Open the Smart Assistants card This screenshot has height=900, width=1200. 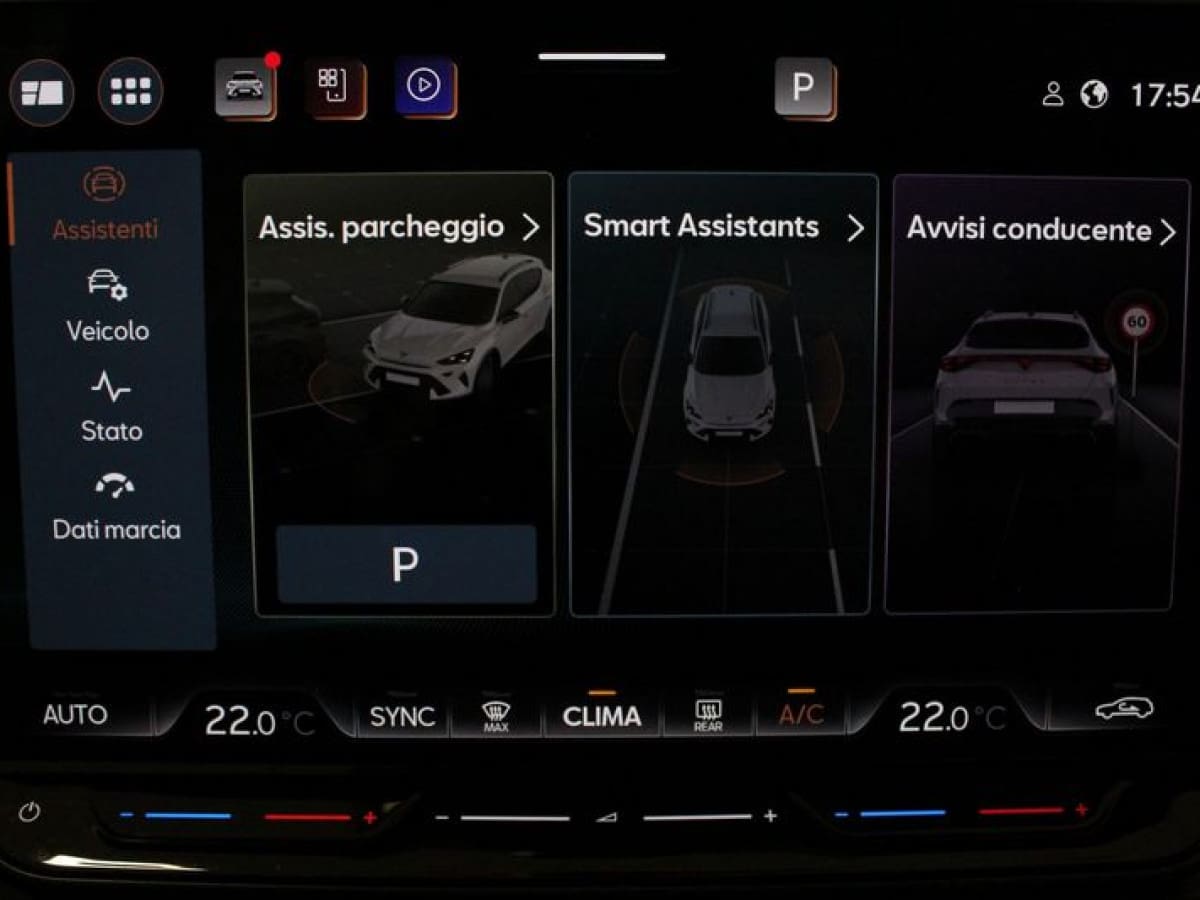[x=722, y=227]
